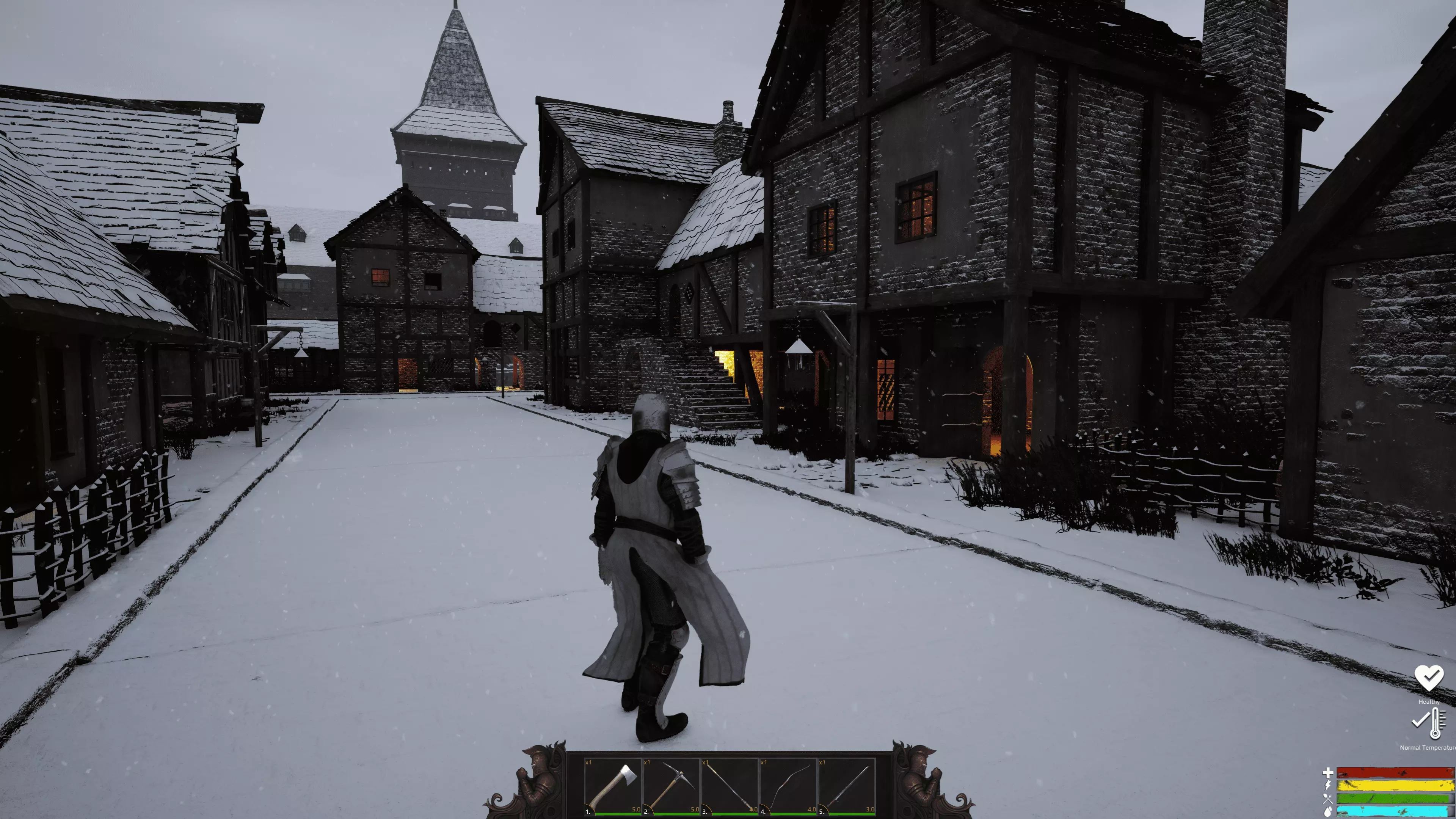Click the Healthy heart status icon

point(1428,678)
